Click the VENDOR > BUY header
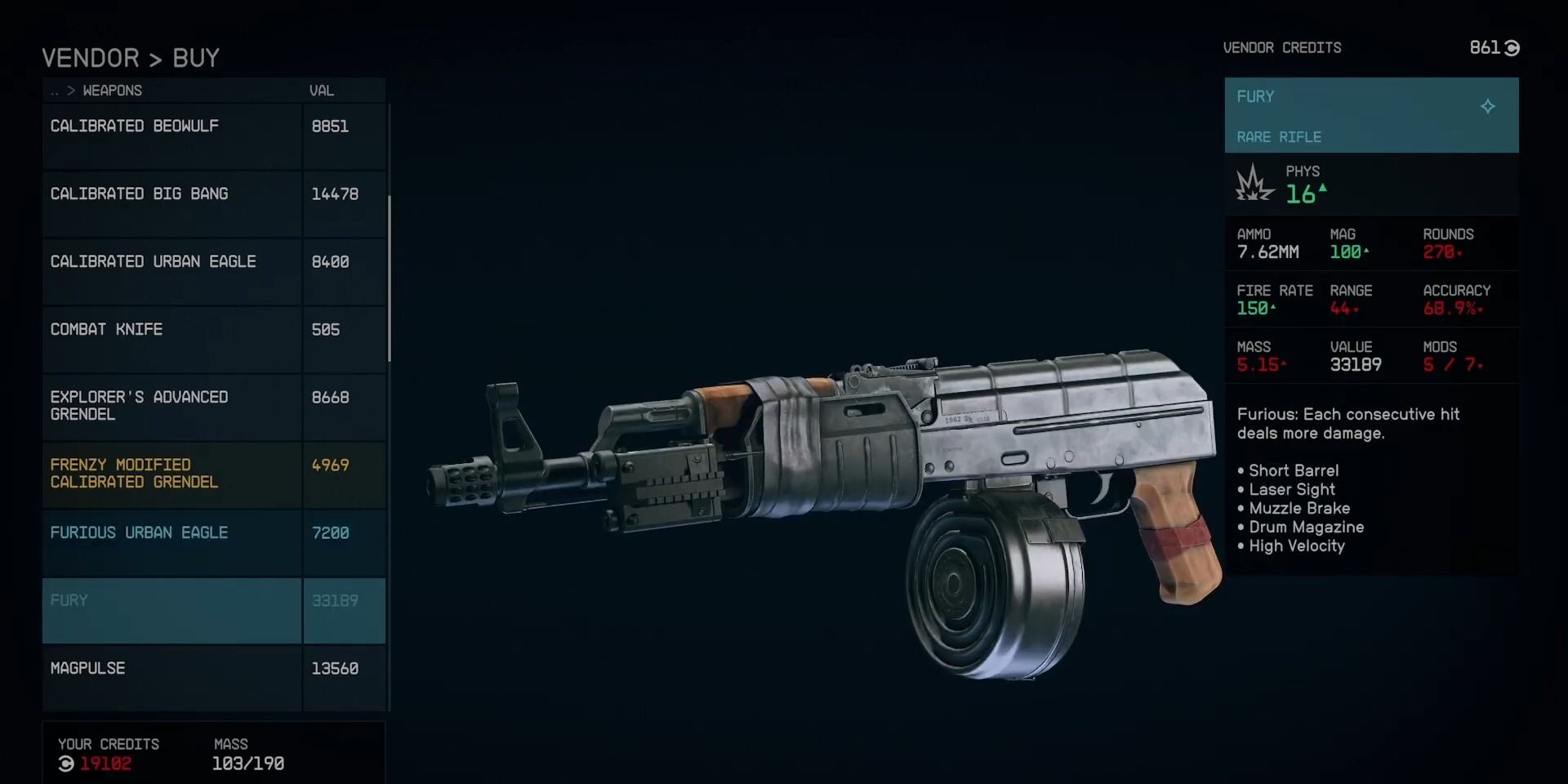Image resolution: width=1568 pixels, height=784 pixels. (131, 57)
